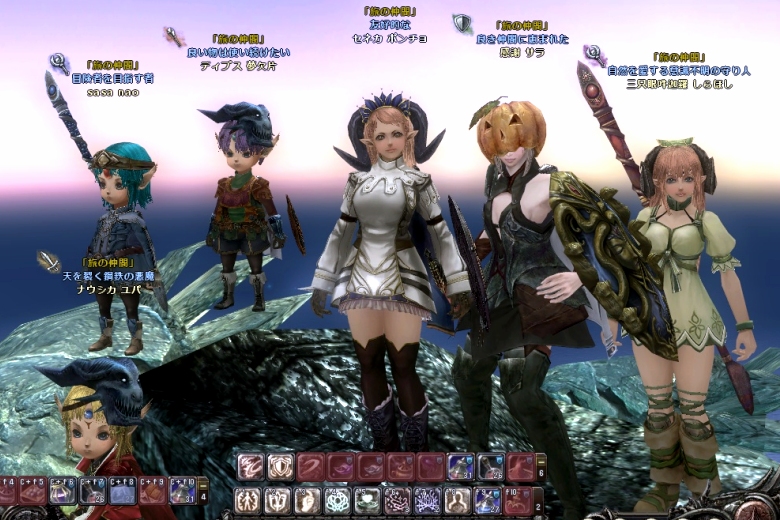Change the left hotbar page numbered 4
Image resolution: width=780 pixels, height=520 pixels.
pyautogui.click(x=204, y=495)
